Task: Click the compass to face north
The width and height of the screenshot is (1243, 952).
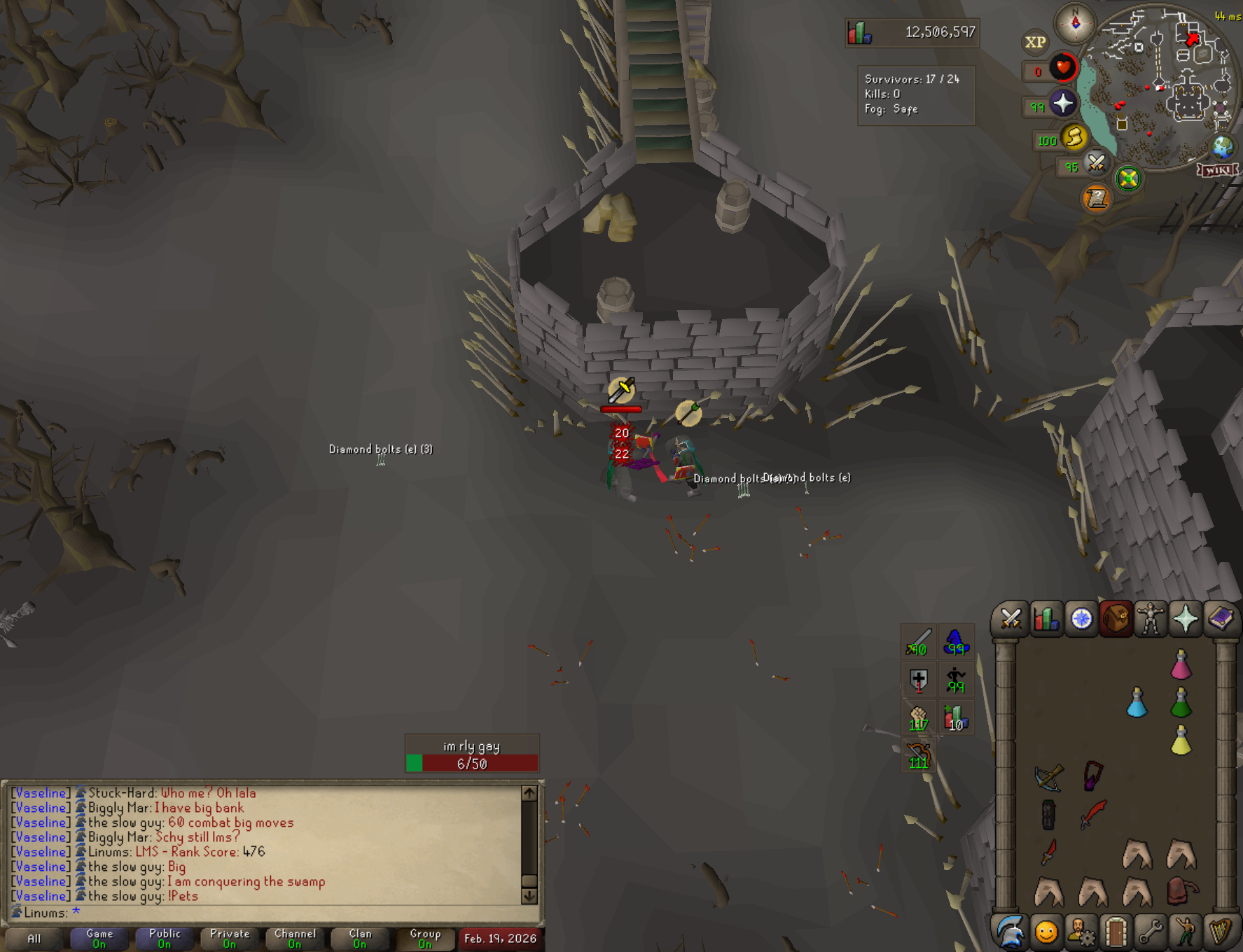Action: tap(1076, 23)
